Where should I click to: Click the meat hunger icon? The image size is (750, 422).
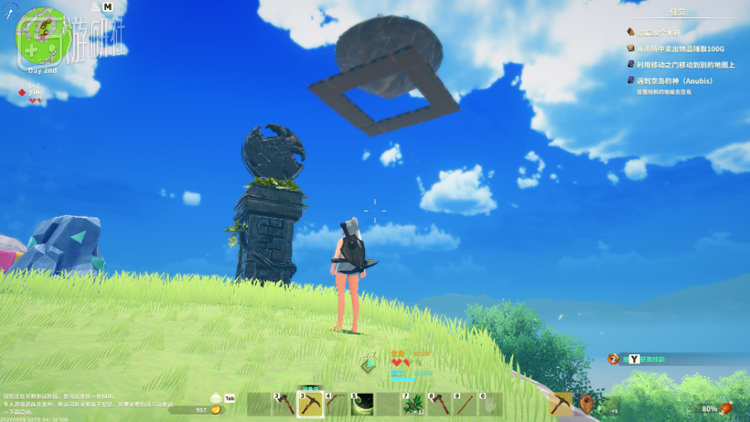point(726,408)
